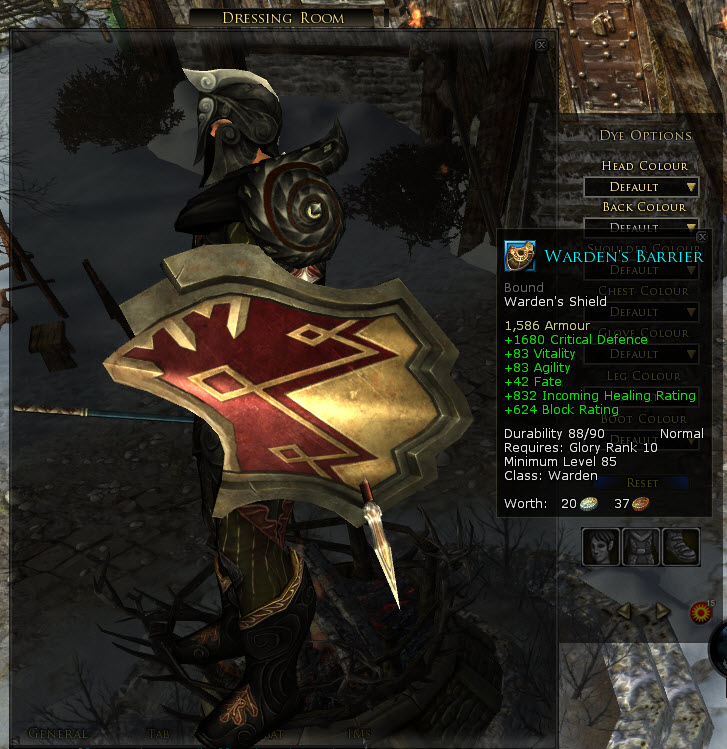The width and height of the screenshot is (727, 749).
Task: Select the chest armour preview button
Action: coord(641,547)
